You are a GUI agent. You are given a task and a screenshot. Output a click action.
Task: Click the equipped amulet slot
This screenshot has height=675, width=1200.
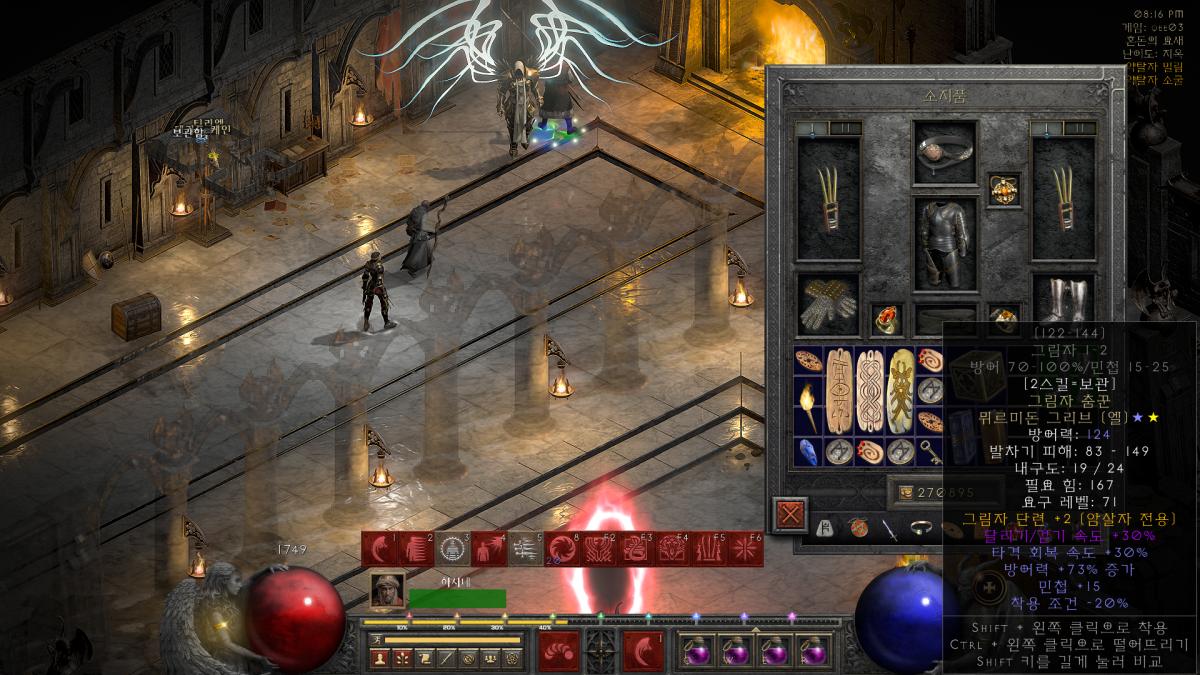1003,190
